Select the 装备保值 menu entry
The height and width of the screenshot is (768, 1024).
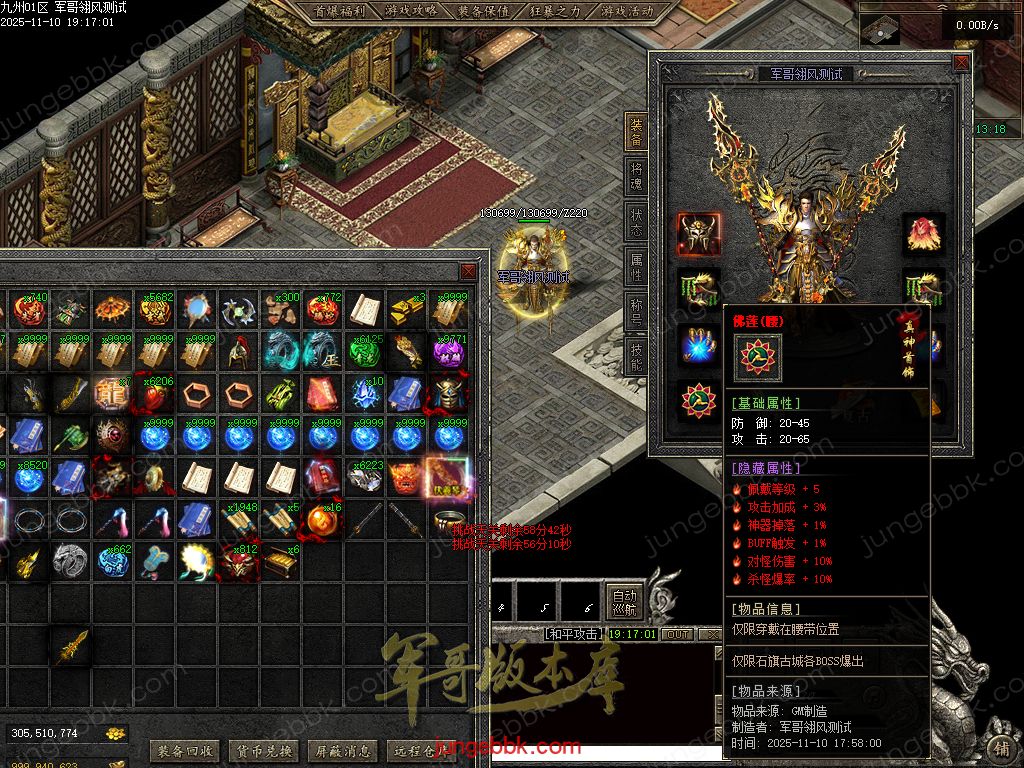click(483, 12)
